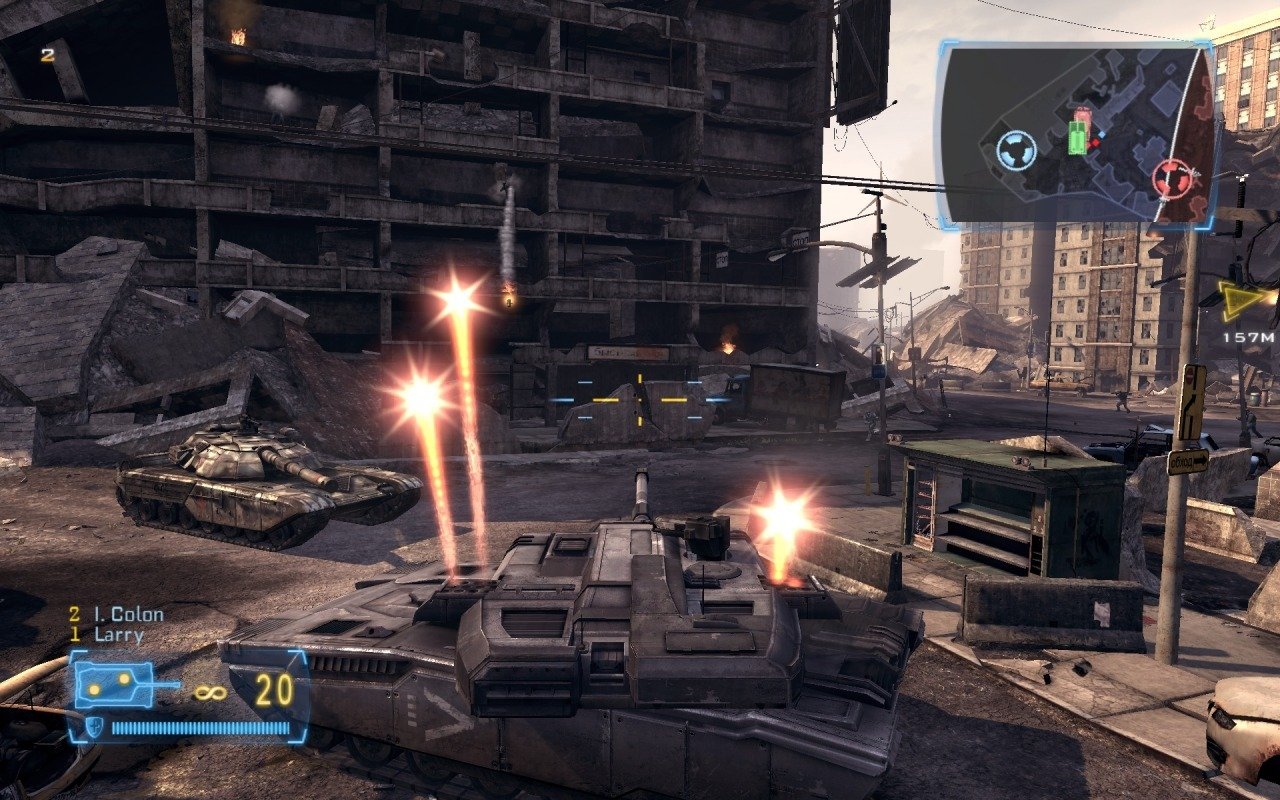Click the shield armor icon in the HUD

tap(95, 727)
